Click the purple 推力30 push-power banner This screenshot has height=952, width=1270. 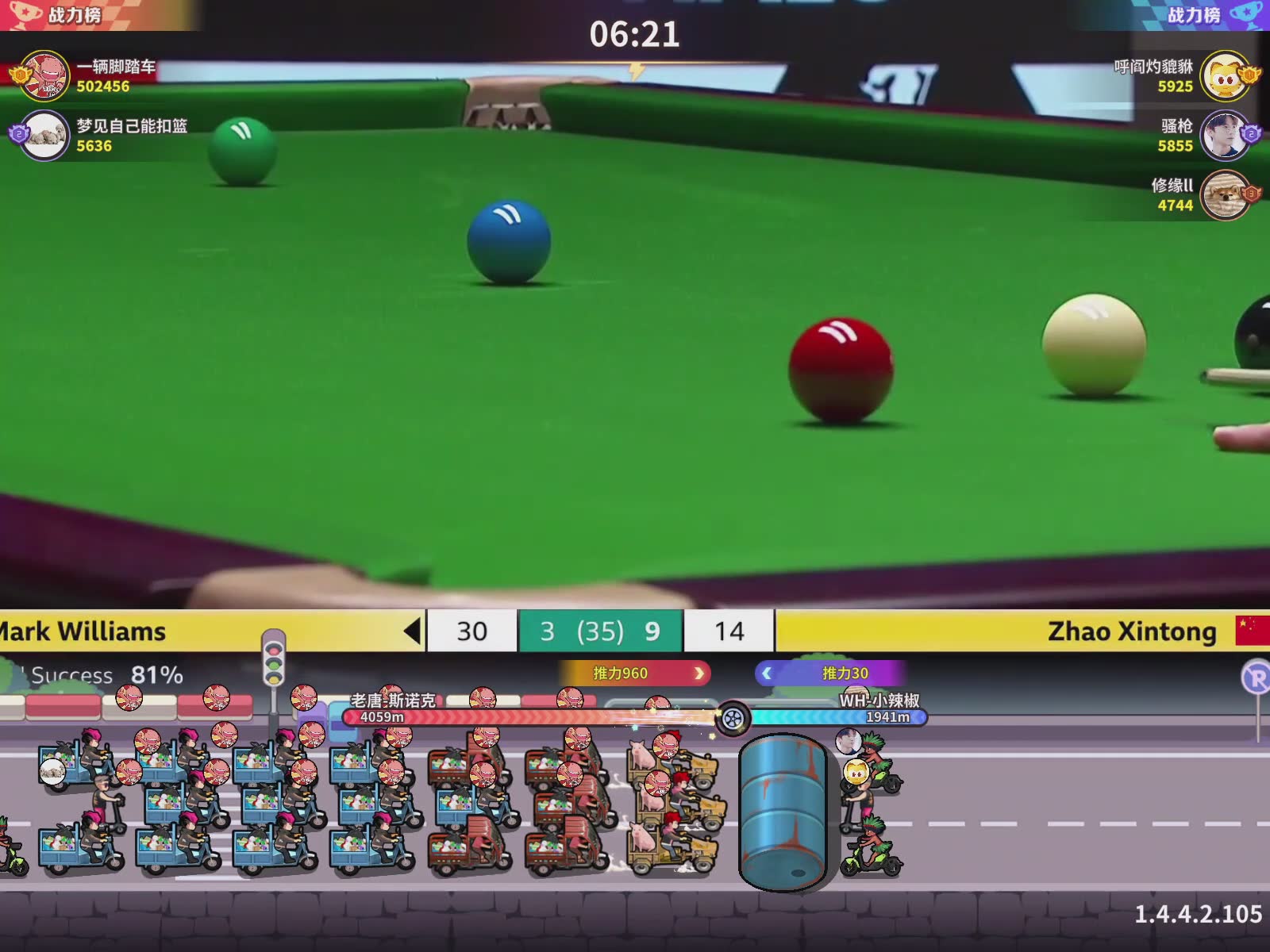tap(830, 674)
